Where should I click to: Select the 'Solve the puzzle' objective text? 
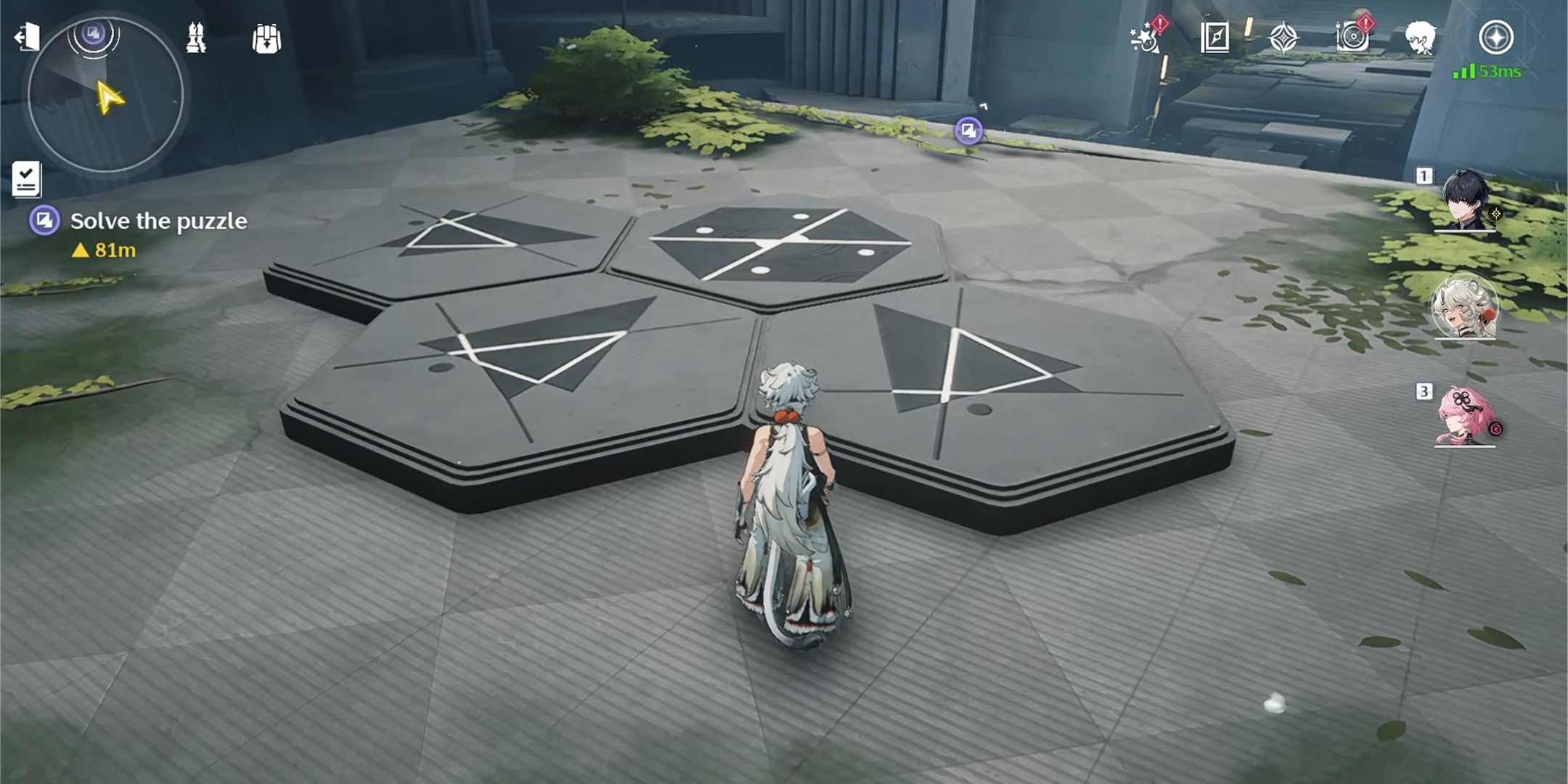click(158, 220)
